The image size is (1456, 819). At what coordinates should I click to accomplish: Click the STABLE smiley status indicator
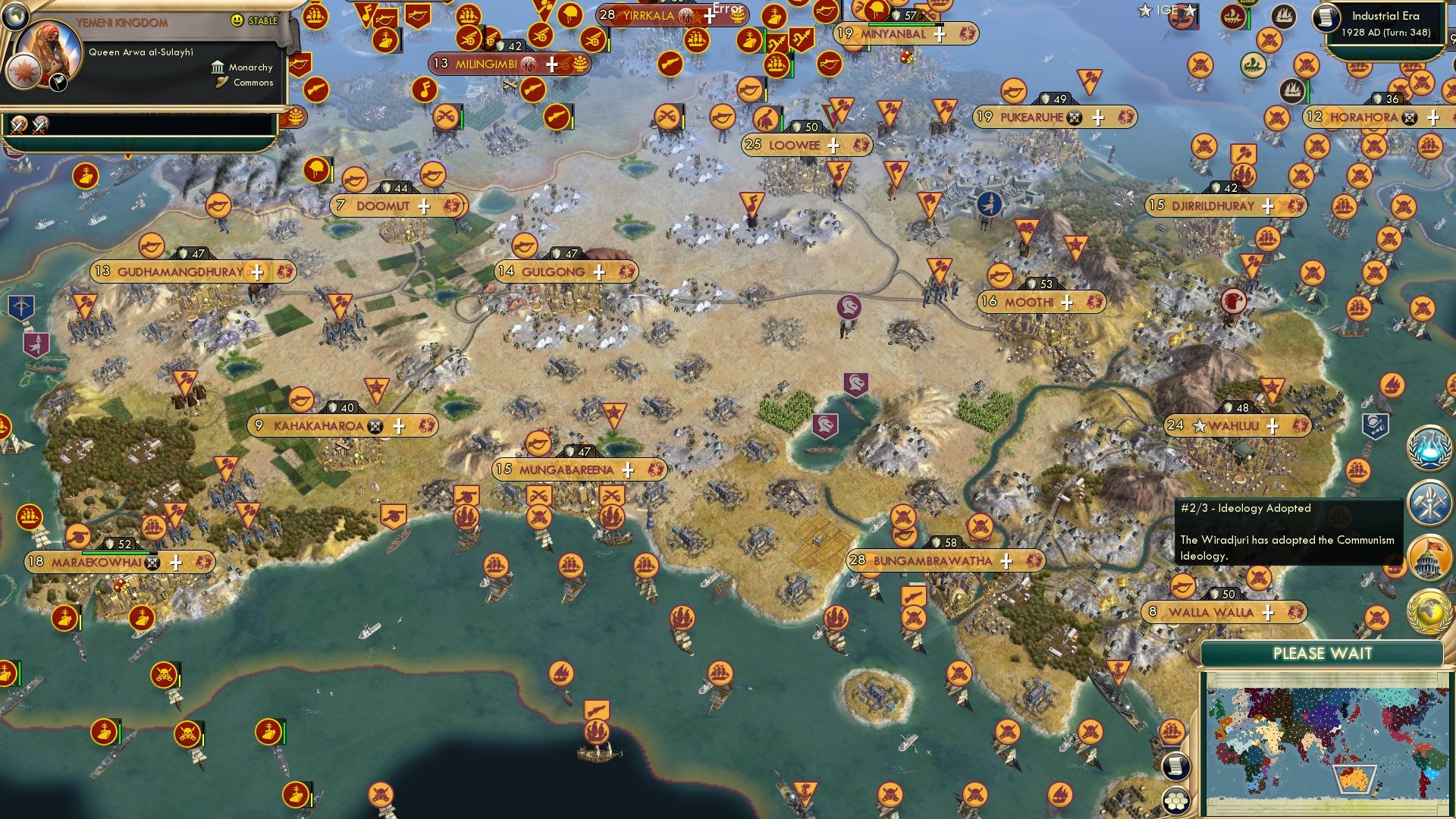[x=237, y=20]
